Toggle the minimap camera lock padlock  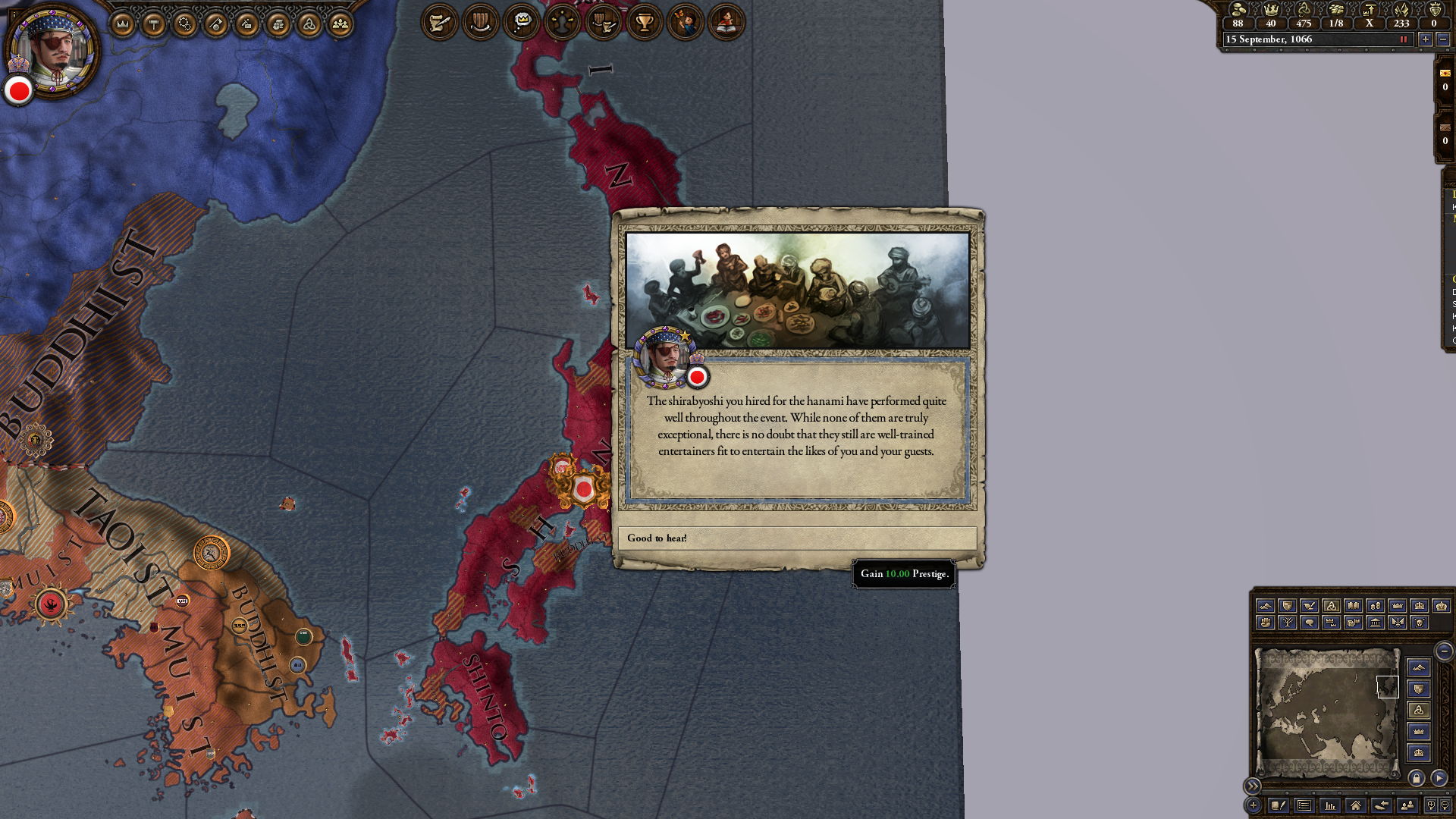(x=1417, y=778)
